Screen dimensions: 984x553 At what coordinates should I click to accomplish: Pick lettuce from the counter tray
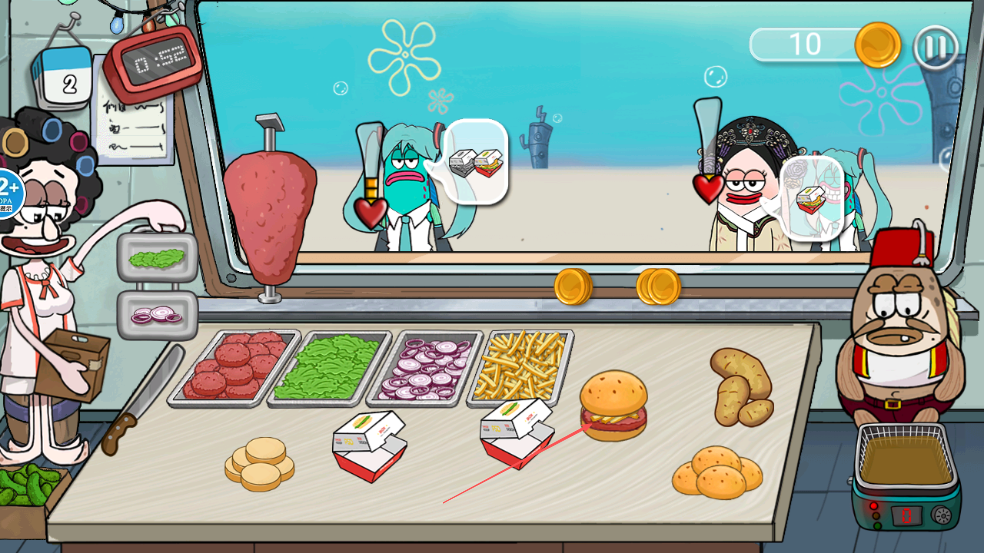point(326,367)
